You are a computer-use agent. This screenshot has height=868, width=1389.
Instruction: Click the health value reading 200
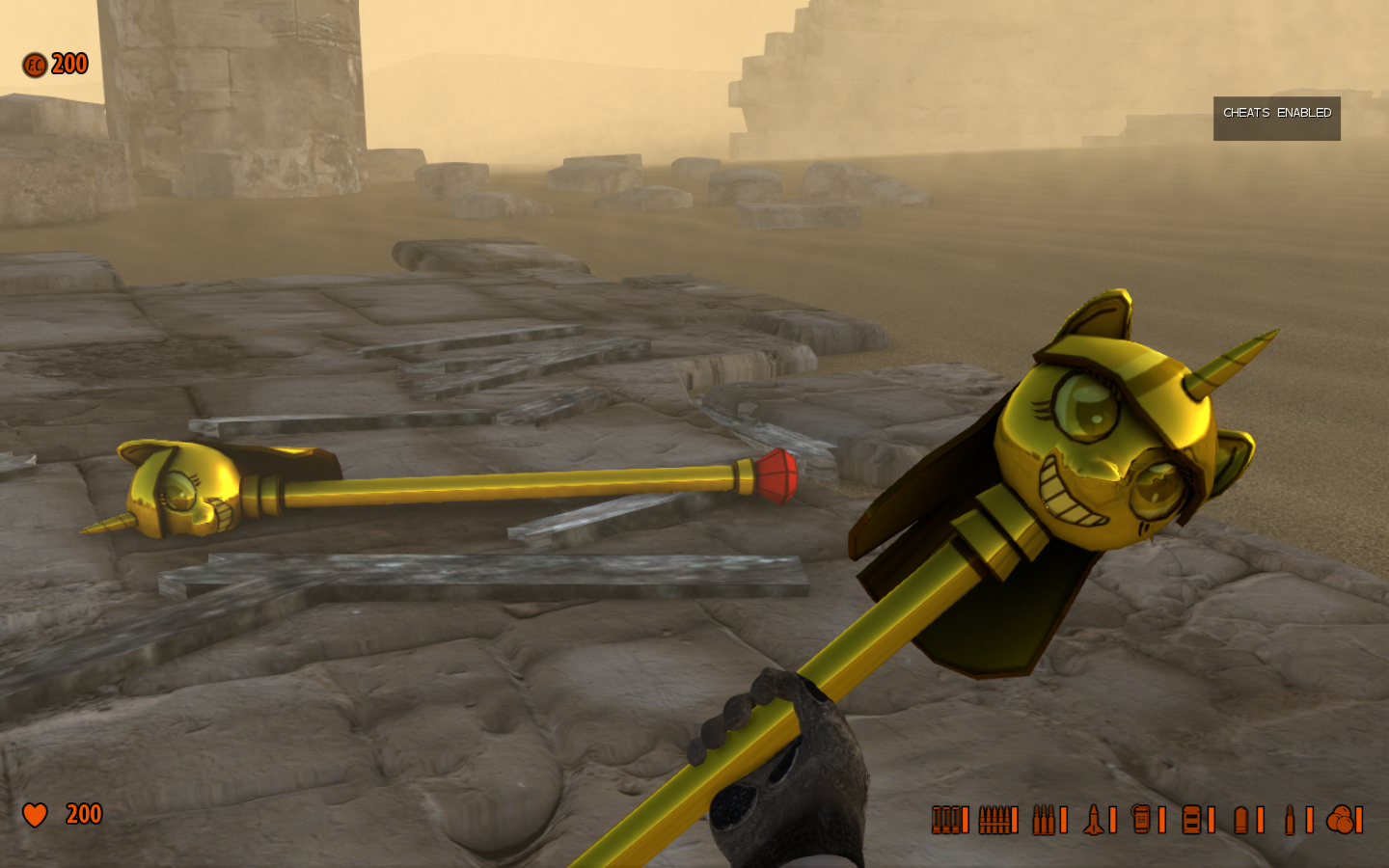(x=82, y=815)
